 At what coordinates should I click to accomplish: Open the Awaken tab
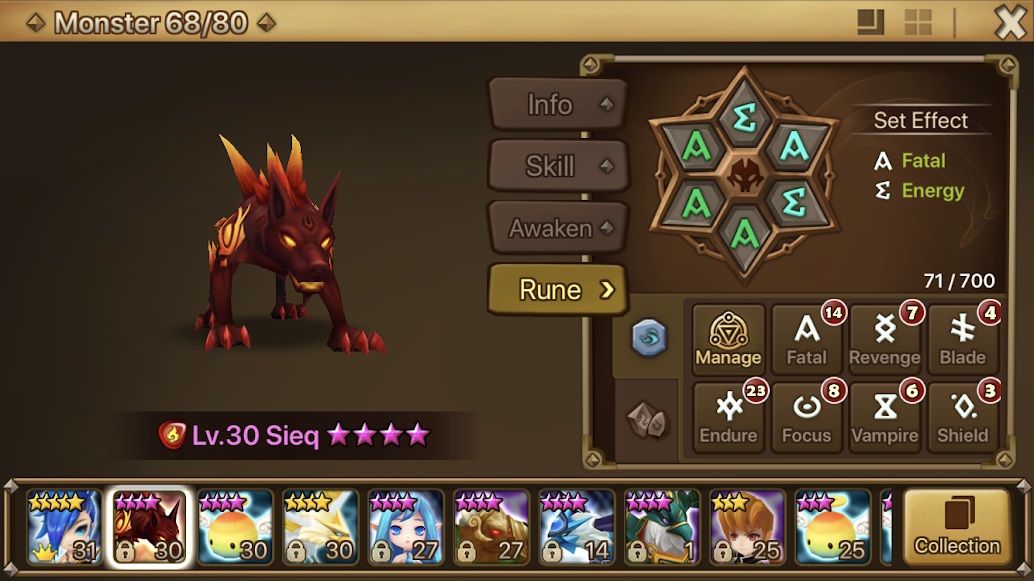click(556, 228)
